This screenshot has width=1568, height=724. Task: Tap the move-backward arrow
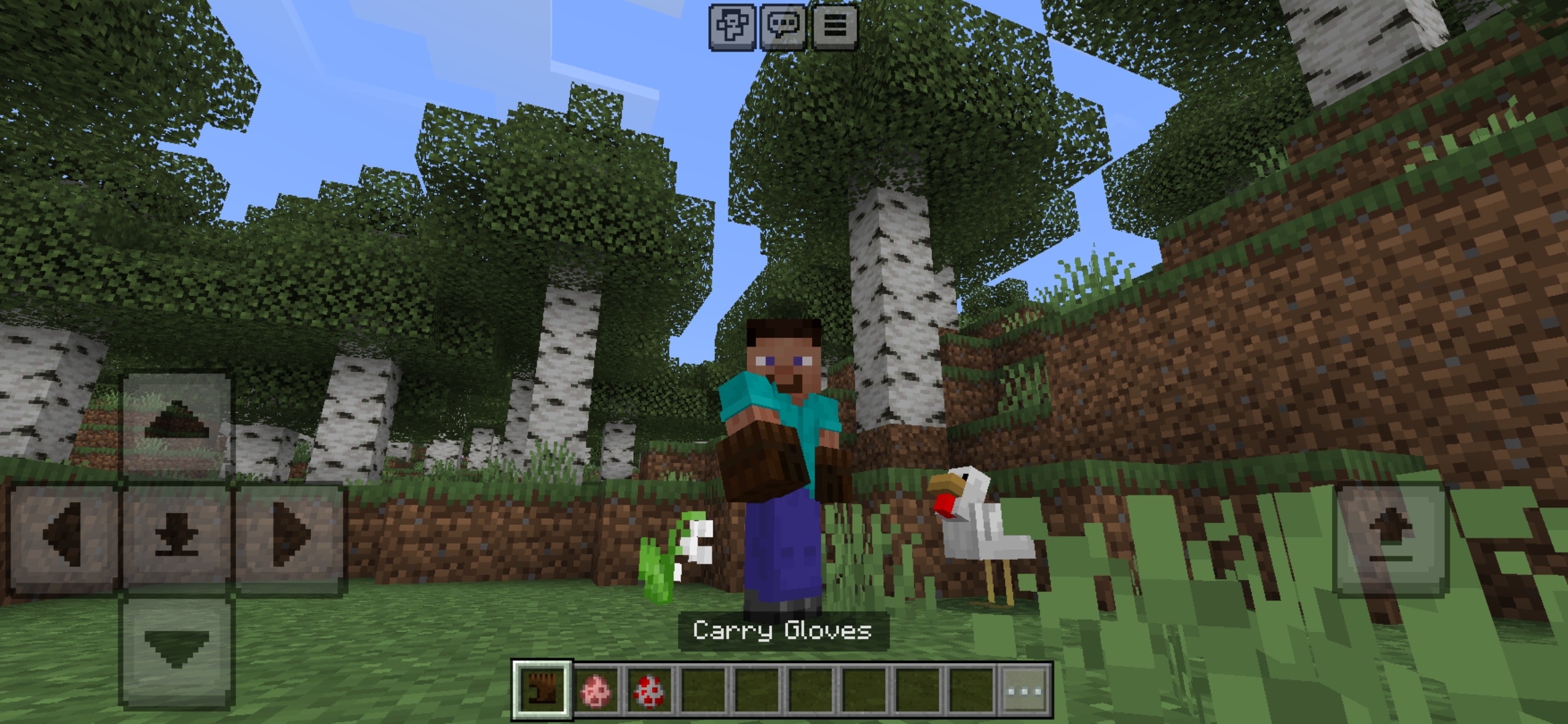[176, 640]
